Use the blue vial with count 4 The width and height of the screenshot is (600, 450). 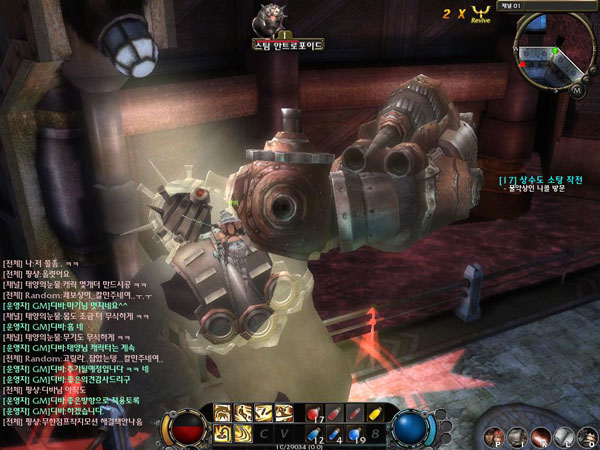335,433
